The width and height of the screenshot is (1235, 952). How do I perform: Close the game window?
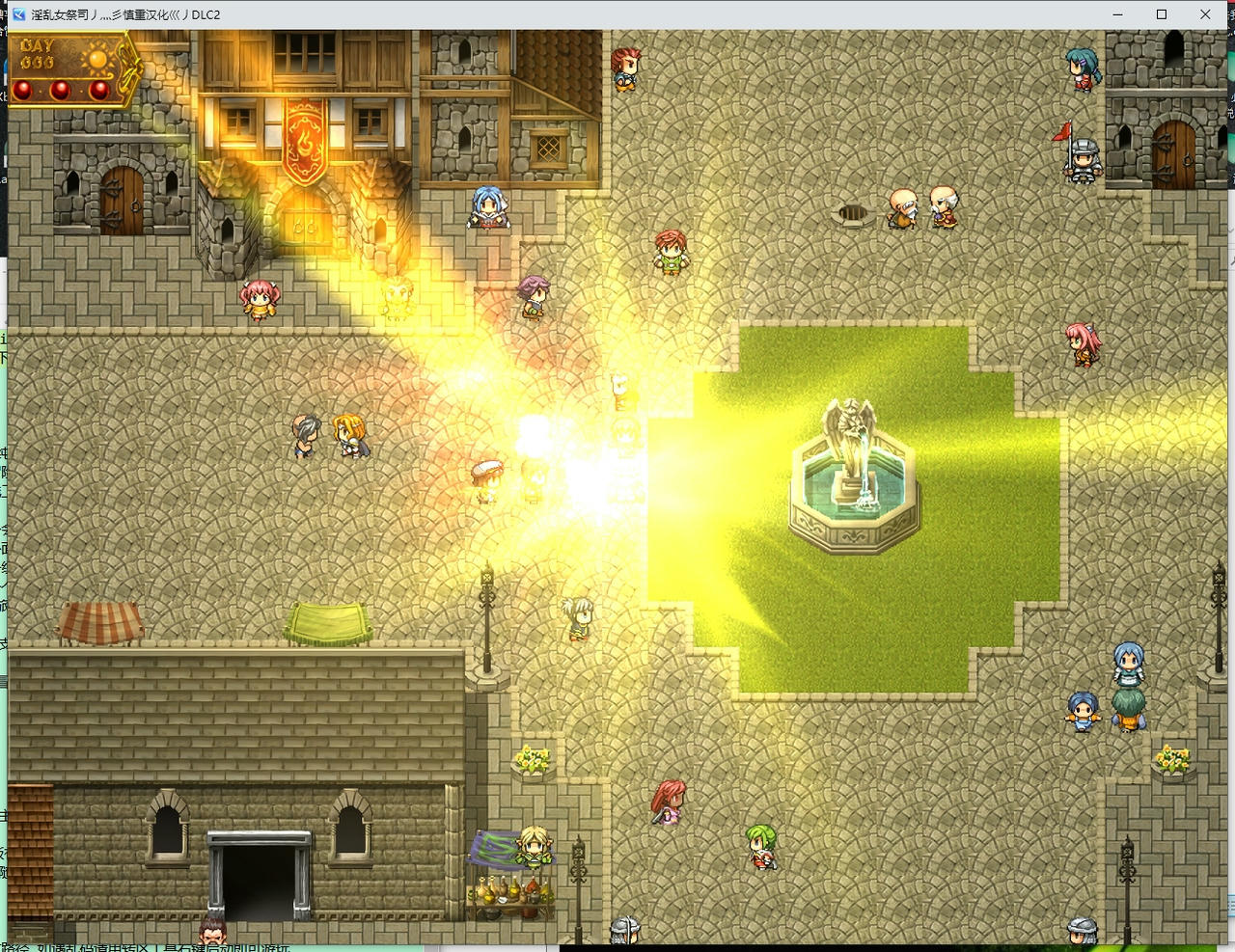(1205, 14)
